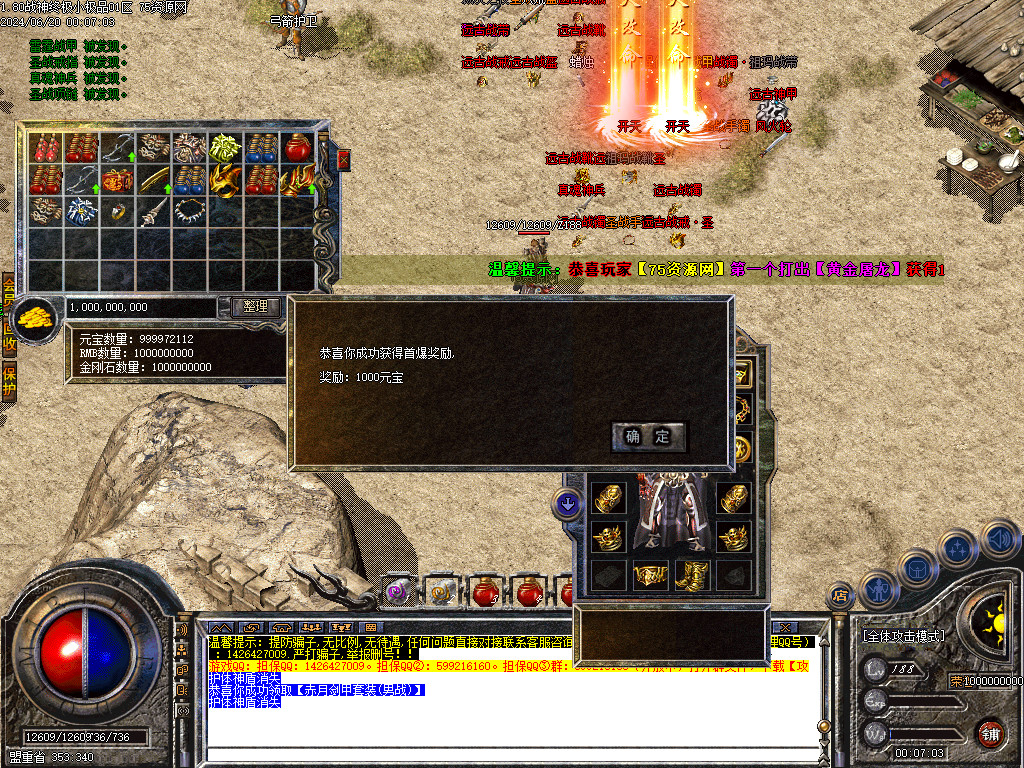The image size is (1024, 768).
Task: Open the 店 shop button
Action: tap(840, 596)
